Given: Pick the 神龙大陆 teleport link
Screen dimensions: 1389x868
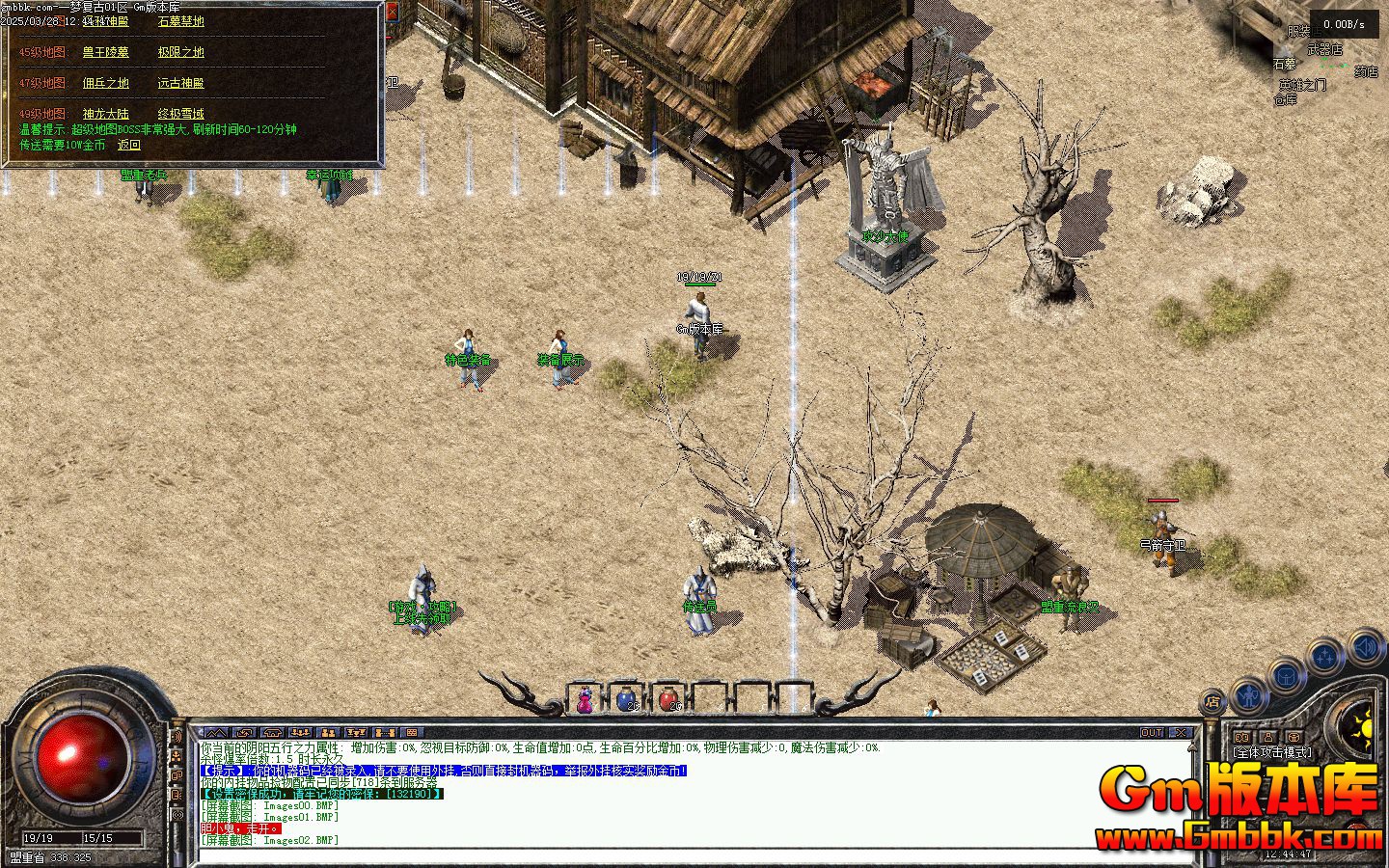Looking at the screenshot, I should tap(105, 114).
